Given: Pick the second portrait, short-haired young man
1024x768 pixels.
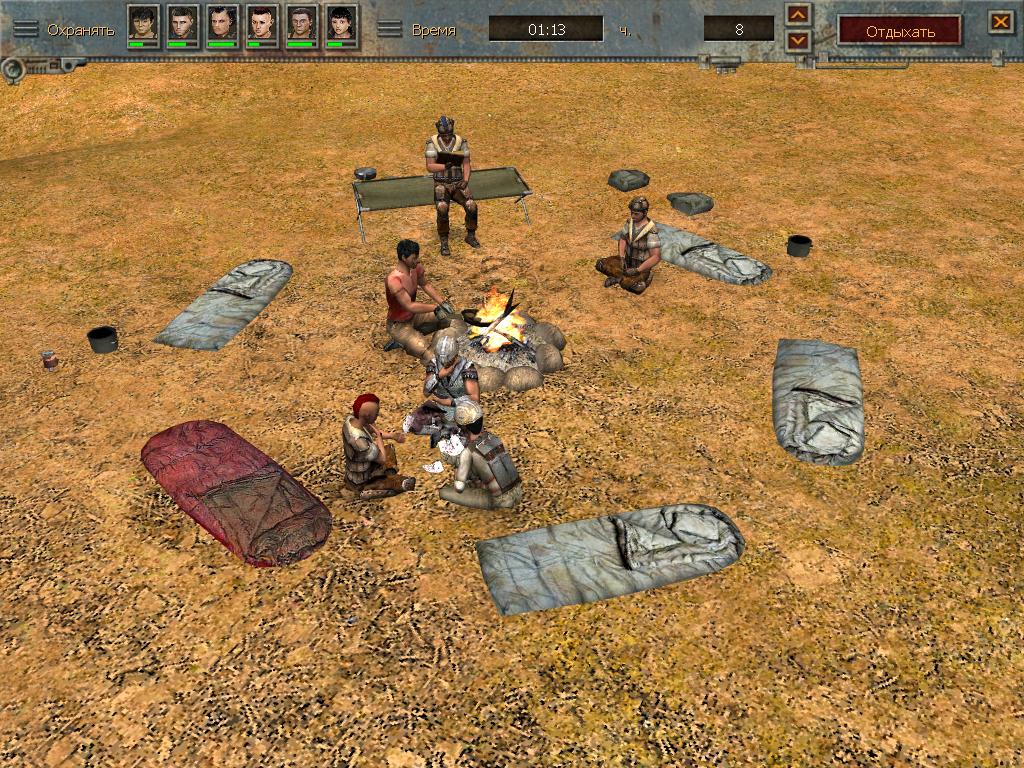Looking at the screenshot, I should coord(183,23).
